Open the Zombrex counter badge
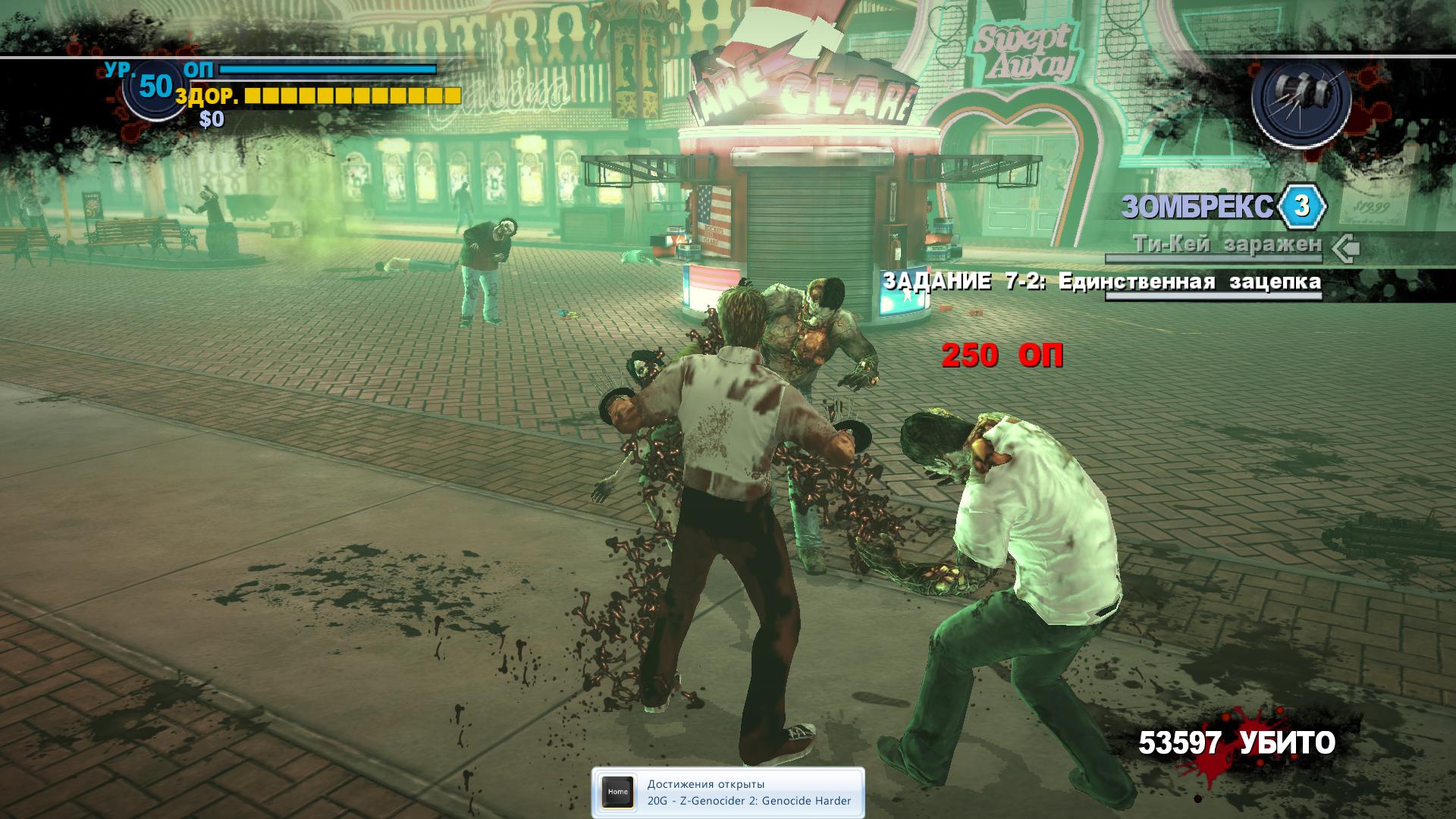Image resolution: width=1456 pixels, height=819 pixels. point(1301,206)
